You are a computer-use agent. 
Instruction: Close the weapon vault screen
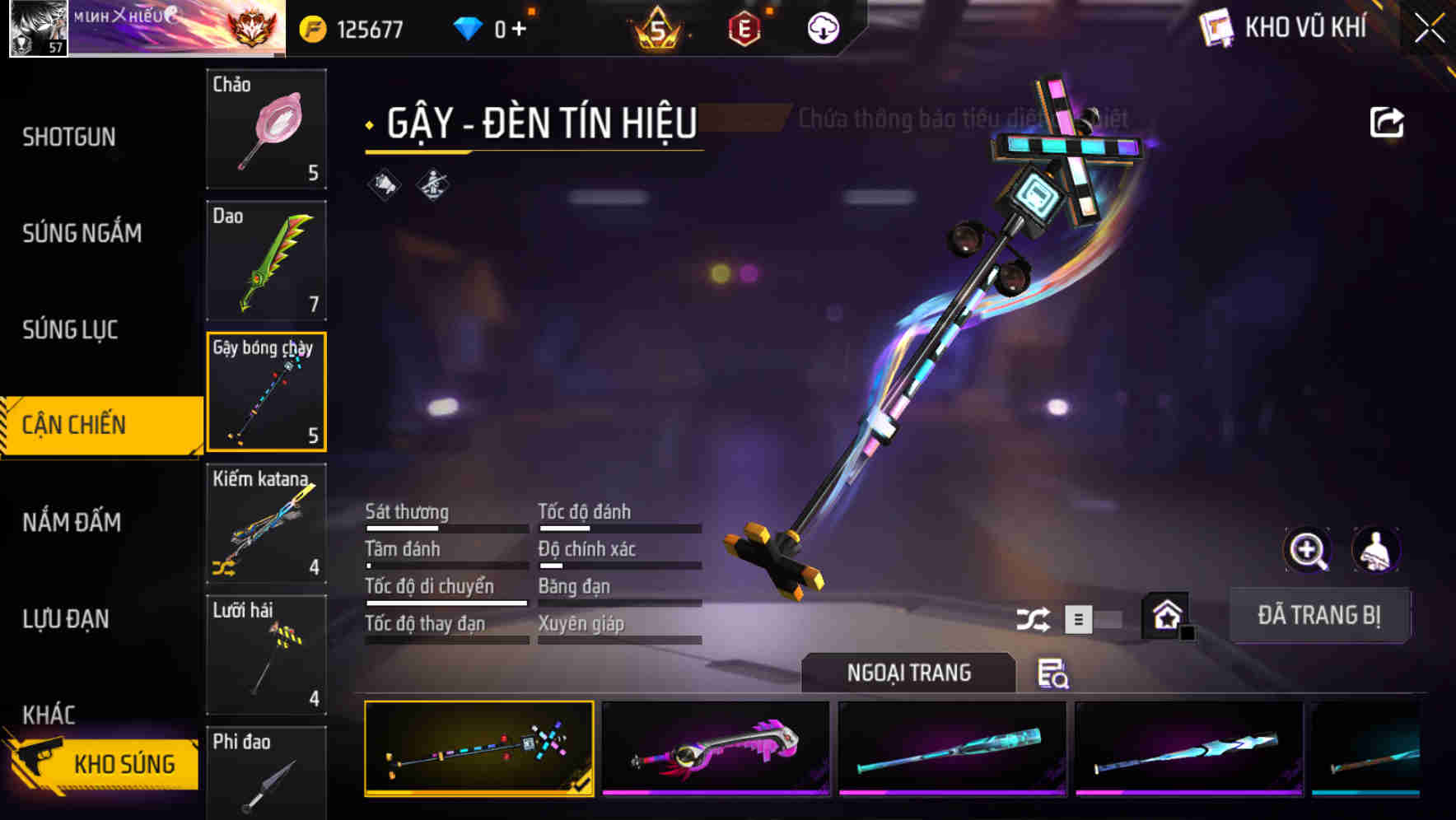(1429, 29)
